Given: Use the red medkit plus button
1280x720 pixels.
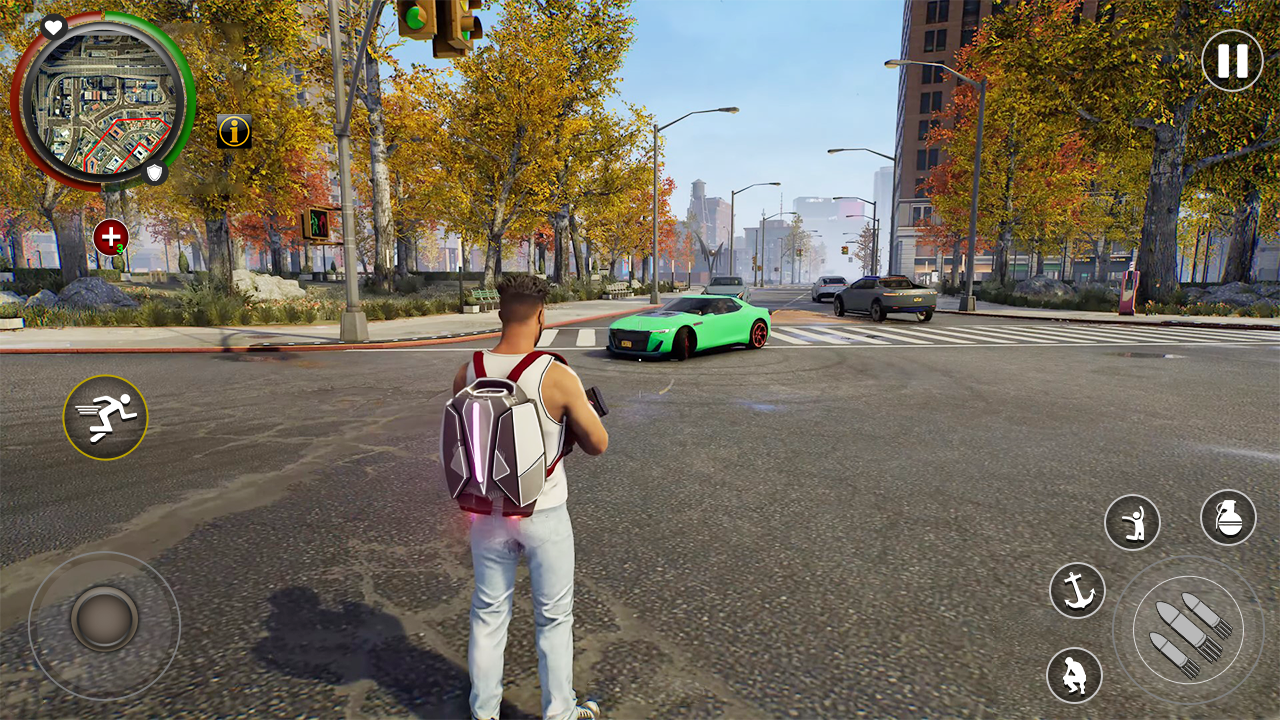Looking at the screenshot, I should coord(110,238).
